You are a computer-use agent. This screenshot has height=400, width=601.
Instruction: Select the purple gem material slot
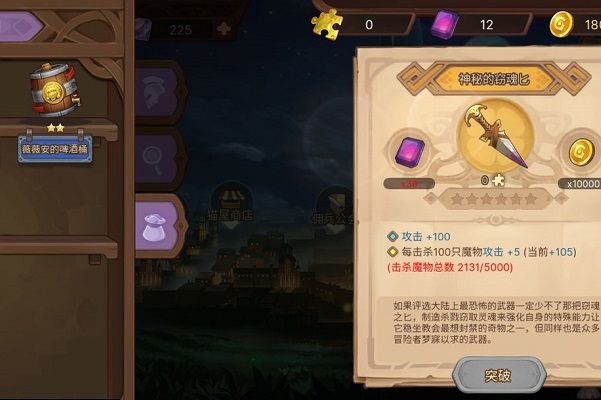[x=409, y=153]
